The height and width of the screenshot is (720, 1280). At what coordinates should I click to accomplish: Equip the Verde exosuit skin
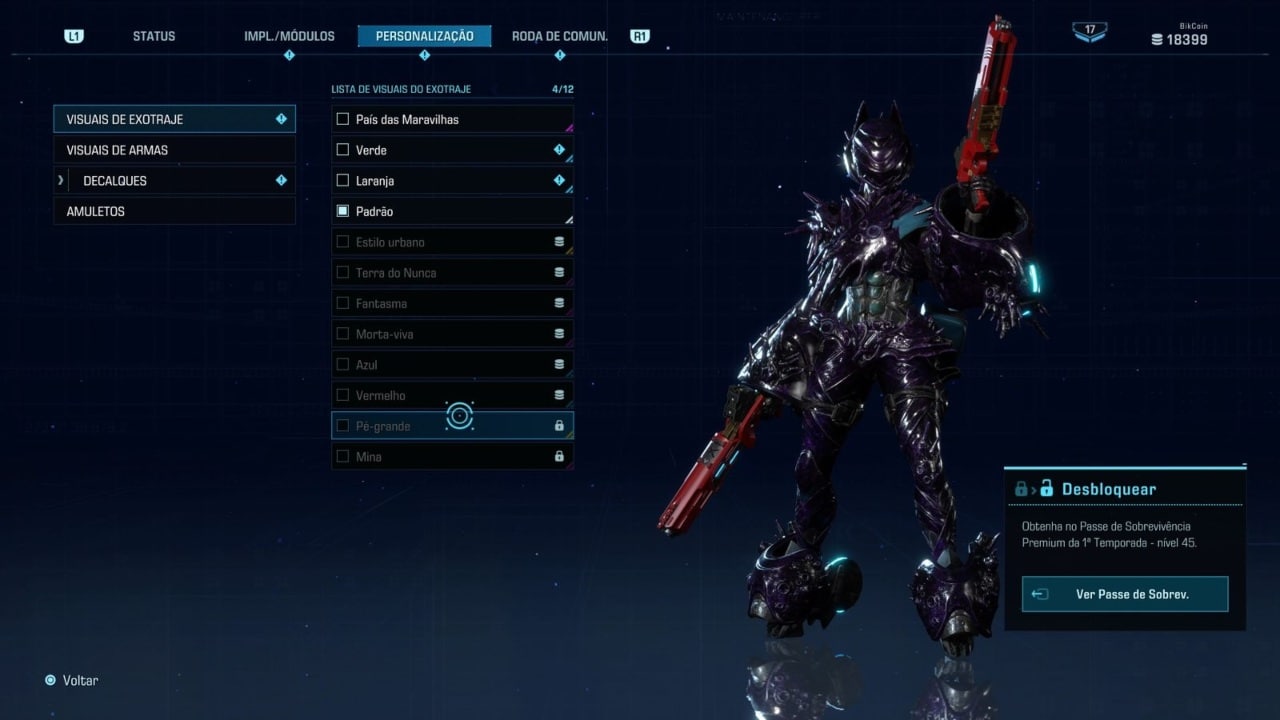coord(452,150)
